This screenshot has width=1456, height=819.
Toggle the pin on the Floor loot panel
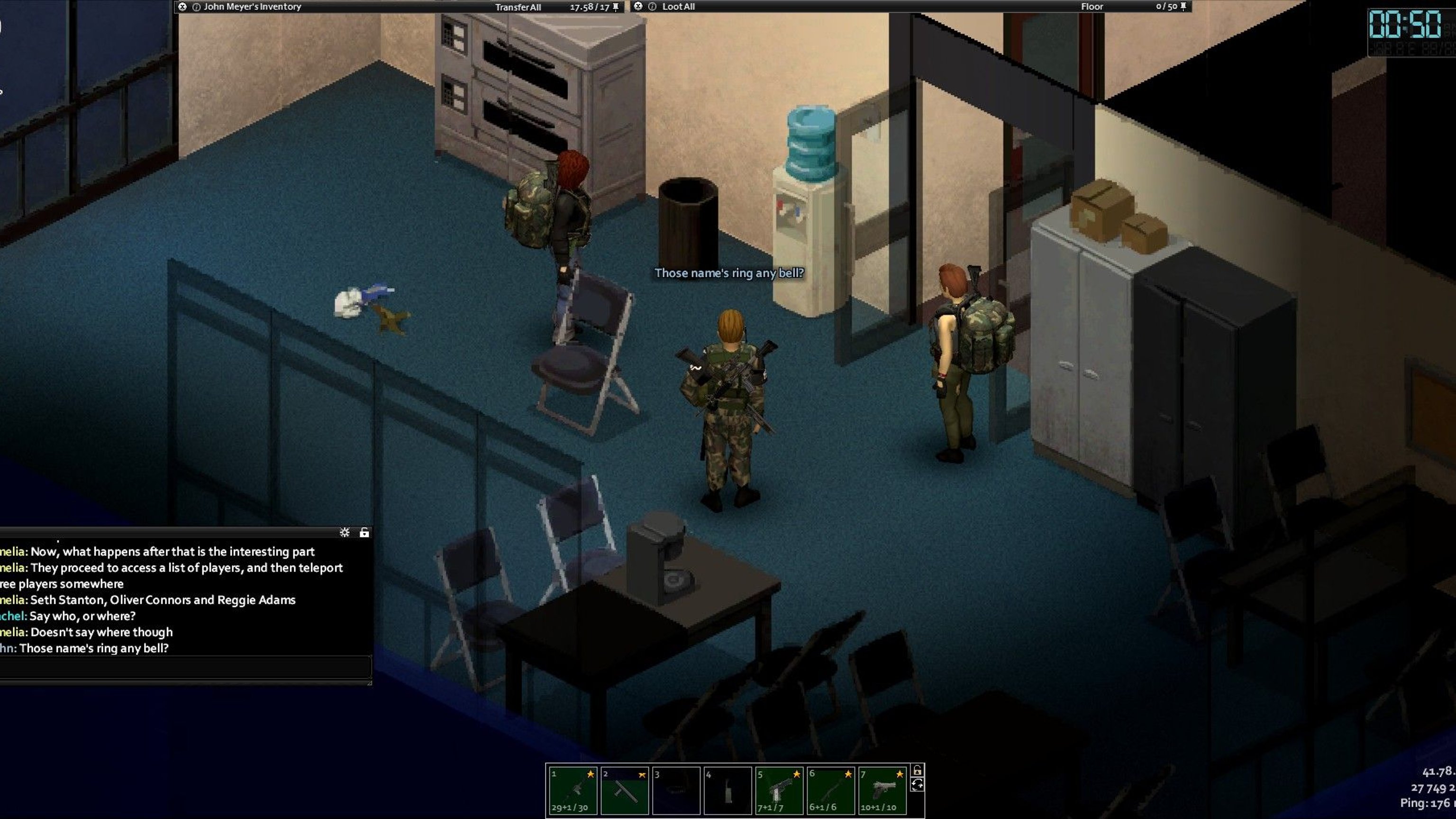[1183, 6]
